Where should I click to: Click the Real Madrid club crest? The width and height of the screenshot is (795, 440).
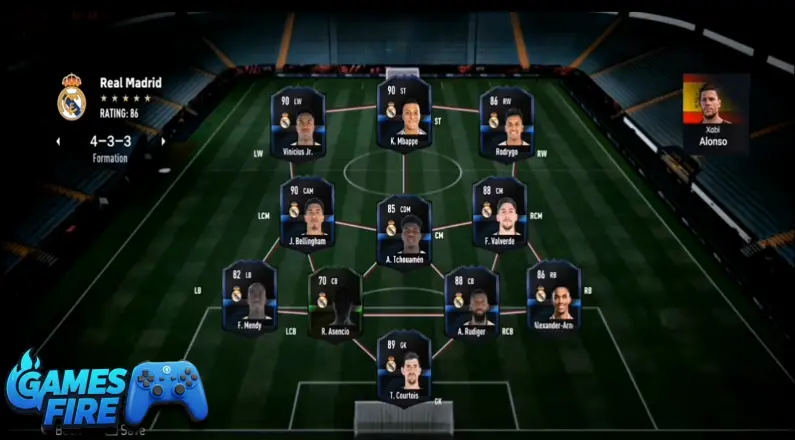72,97
